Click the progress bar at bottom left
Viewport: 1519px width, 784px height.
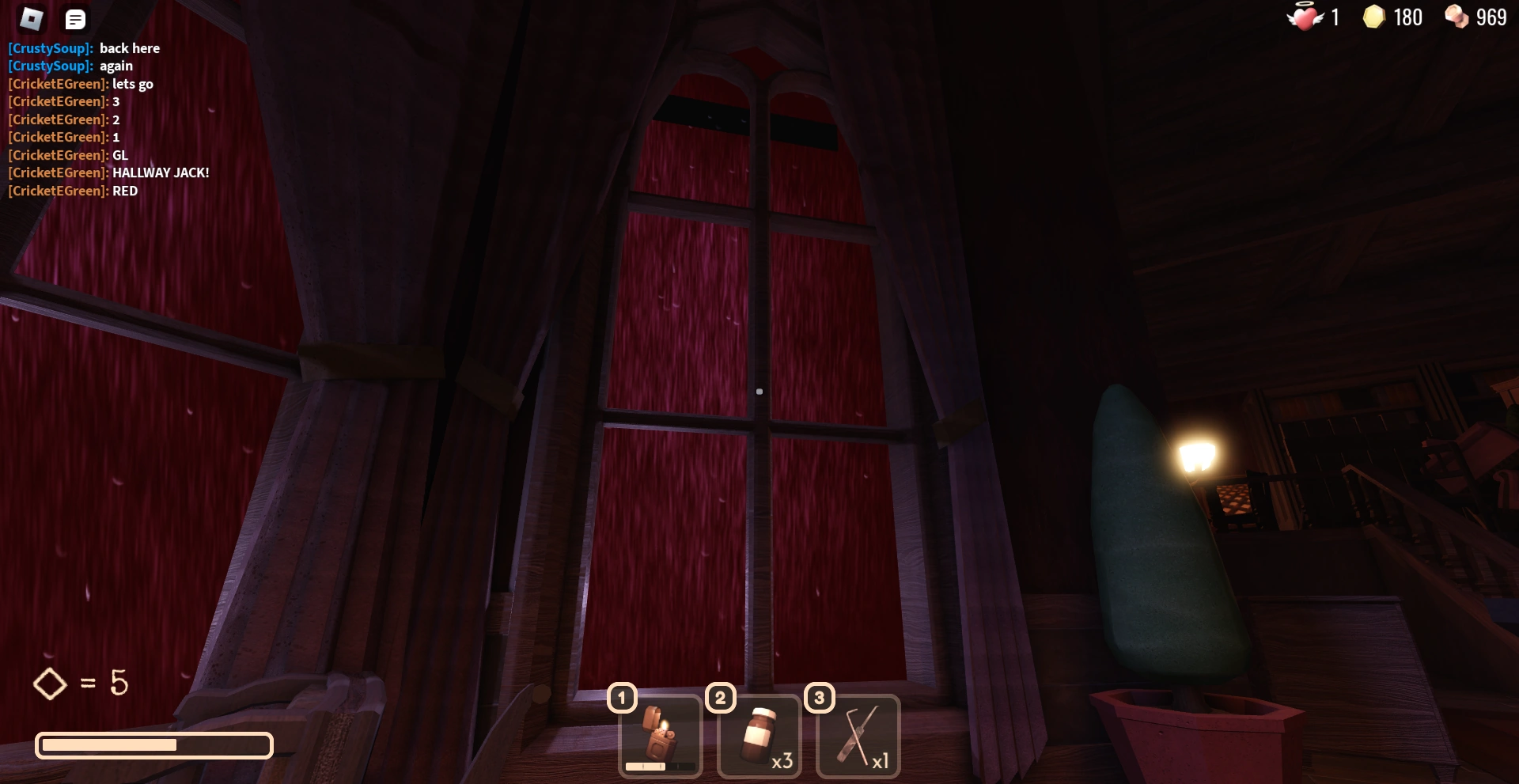pos(154,745)
